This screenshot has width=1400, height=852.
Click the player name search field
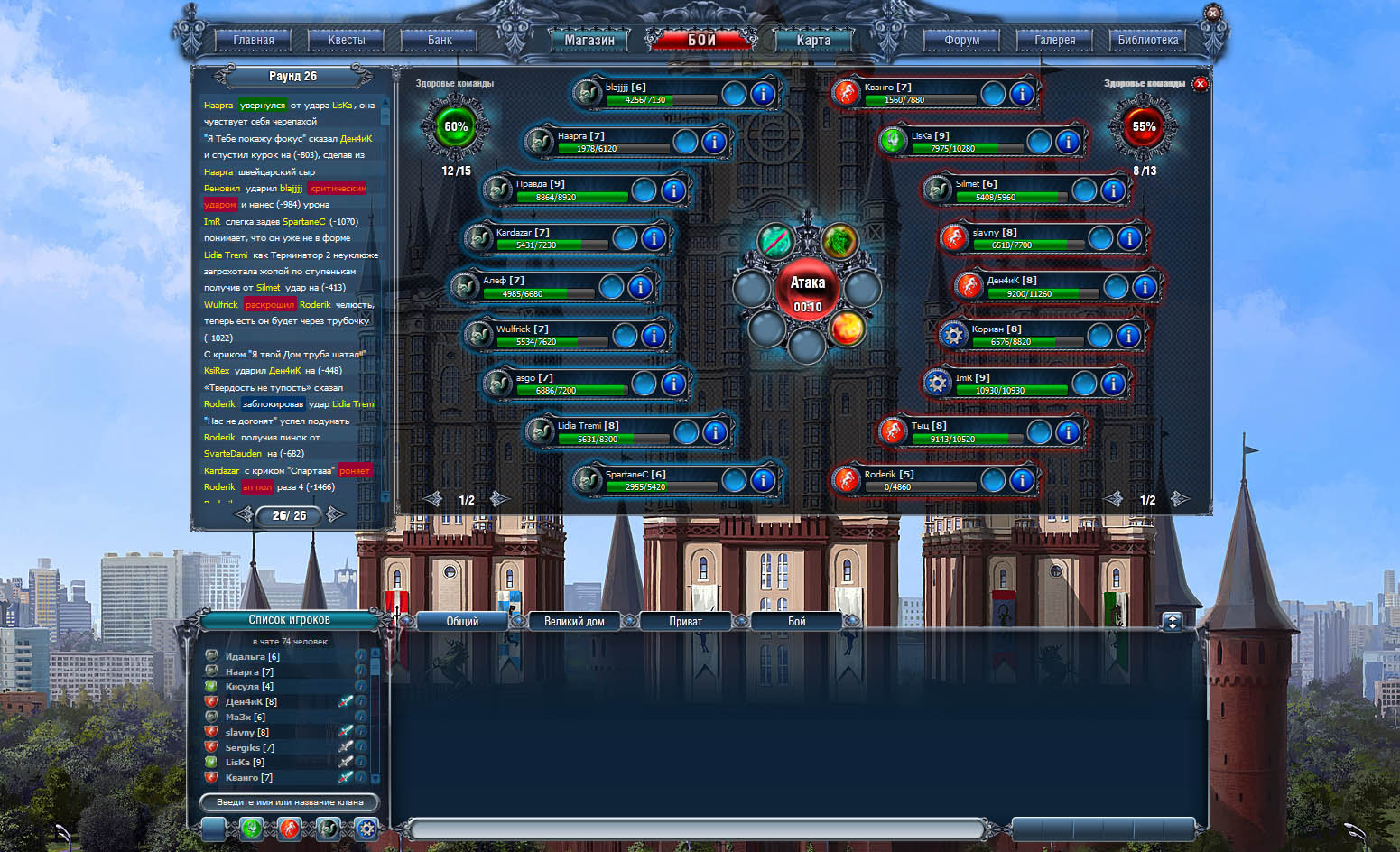point(289,801)
